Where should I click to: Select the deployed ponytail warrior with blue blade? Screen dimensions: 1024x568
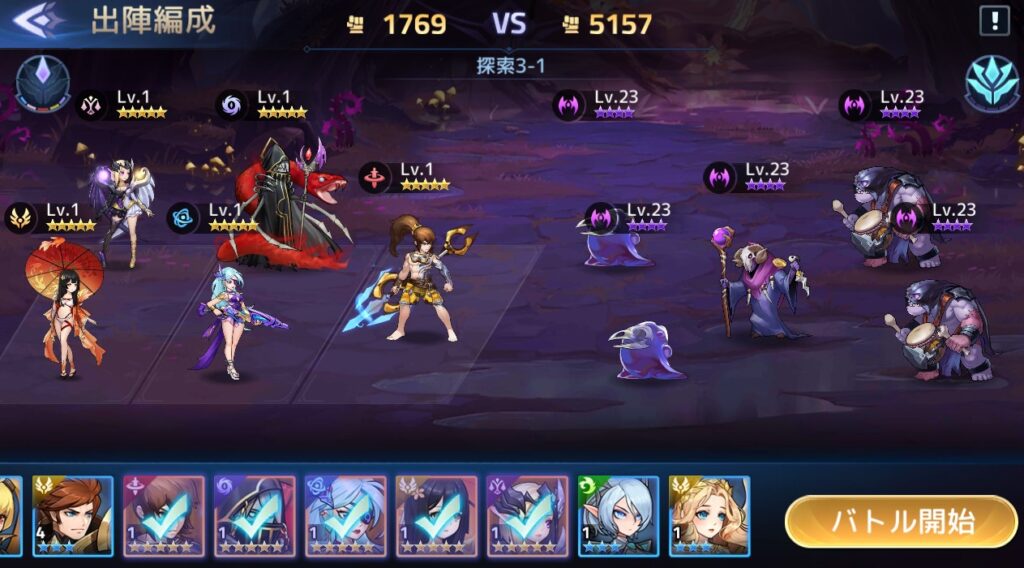click(415, 280)
